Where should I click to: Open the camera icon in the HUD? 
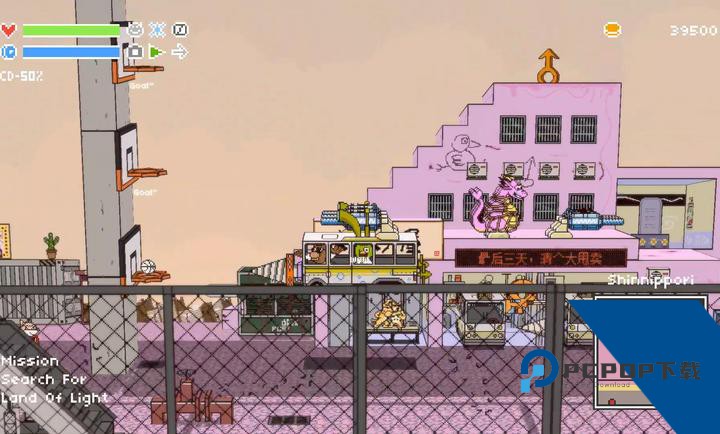[135, 51]
